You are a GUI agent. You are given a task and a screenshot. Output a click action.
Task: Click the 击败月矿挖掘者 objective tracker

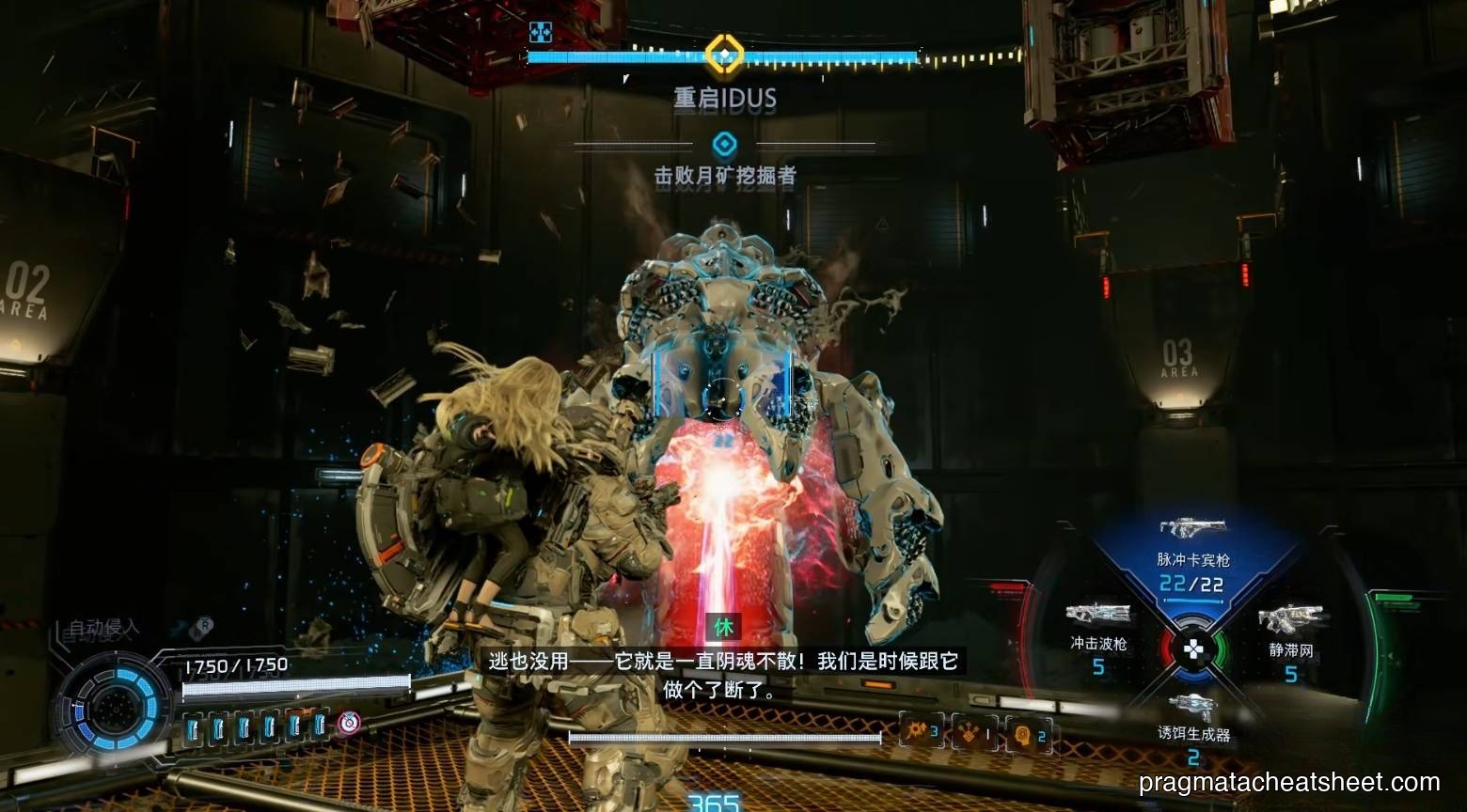(725, 175)
